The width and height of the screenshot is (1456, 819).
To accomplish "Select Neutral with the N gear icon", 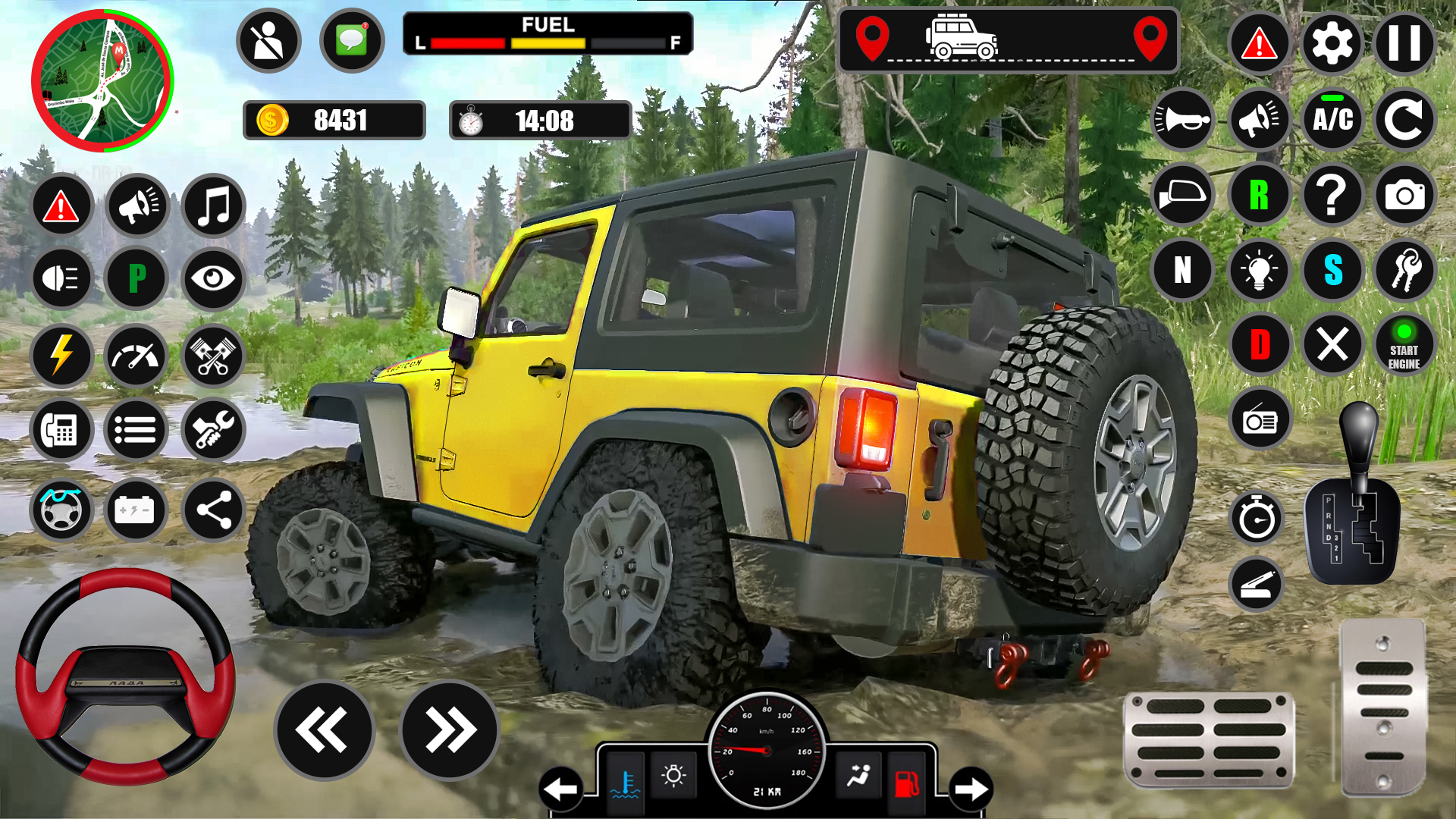I will 1184,270.
